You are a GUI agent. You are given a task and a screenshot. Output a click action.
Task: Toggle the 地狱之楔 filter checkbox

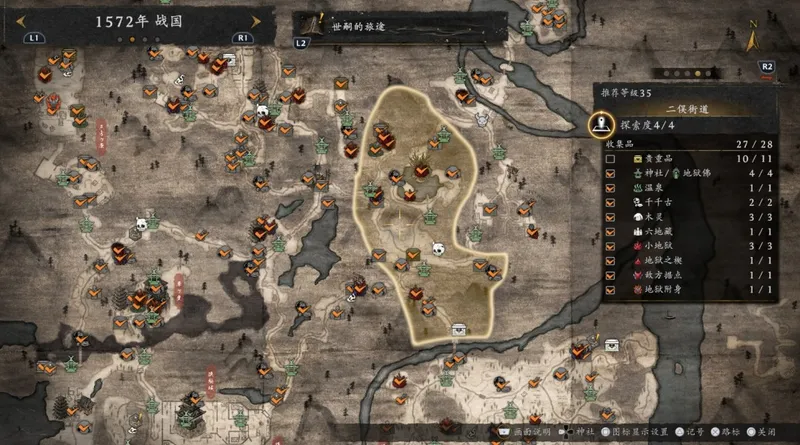coord(610,260)
